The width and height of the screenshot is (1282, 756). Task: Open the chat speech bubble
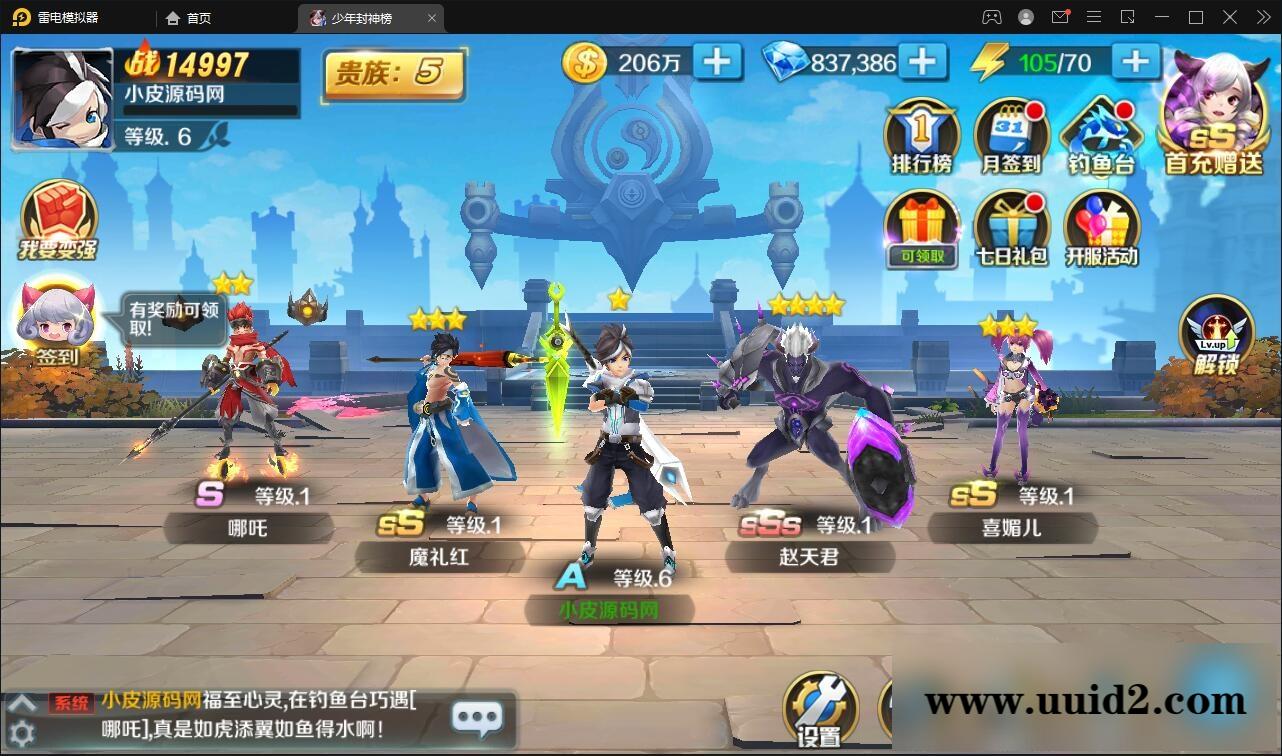(477, 716)
